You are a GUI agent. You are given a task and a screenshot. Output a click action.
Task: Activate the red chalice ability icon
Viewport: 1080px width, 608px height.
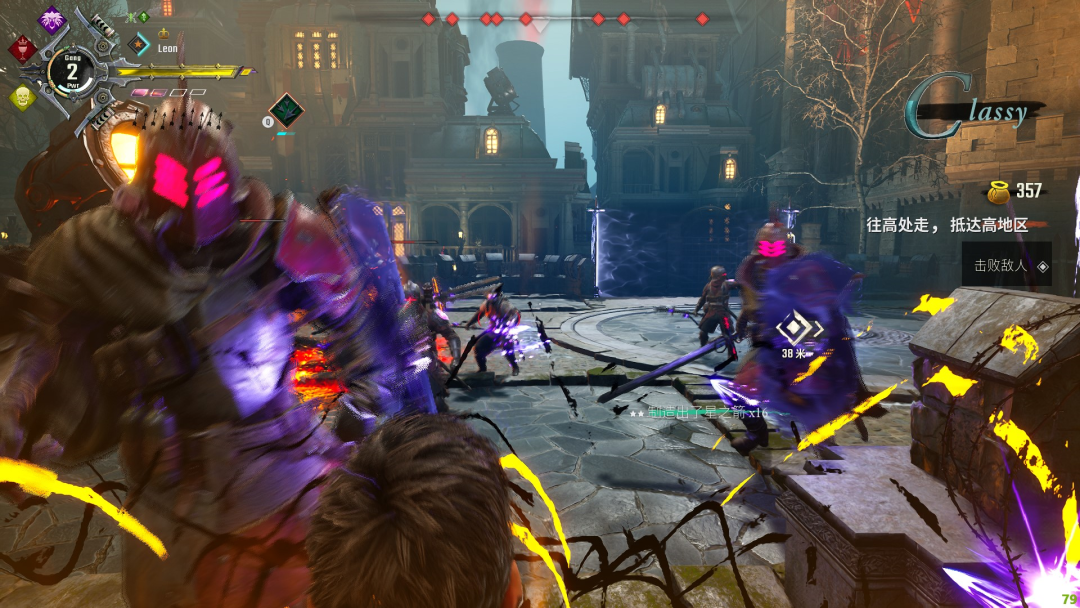coord(22,48)
